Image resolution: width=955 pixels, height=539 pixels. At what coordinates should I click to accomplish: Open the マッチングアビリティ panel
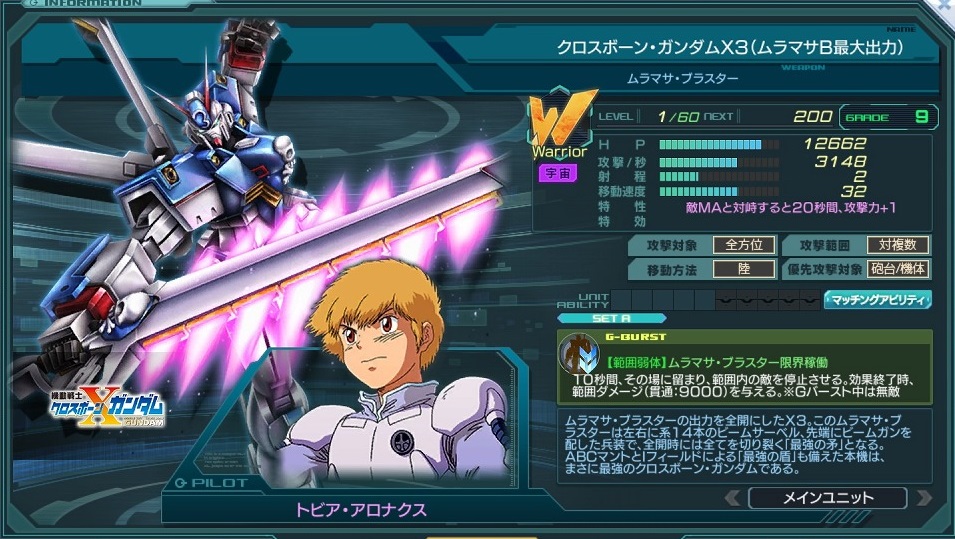(876, 299)
